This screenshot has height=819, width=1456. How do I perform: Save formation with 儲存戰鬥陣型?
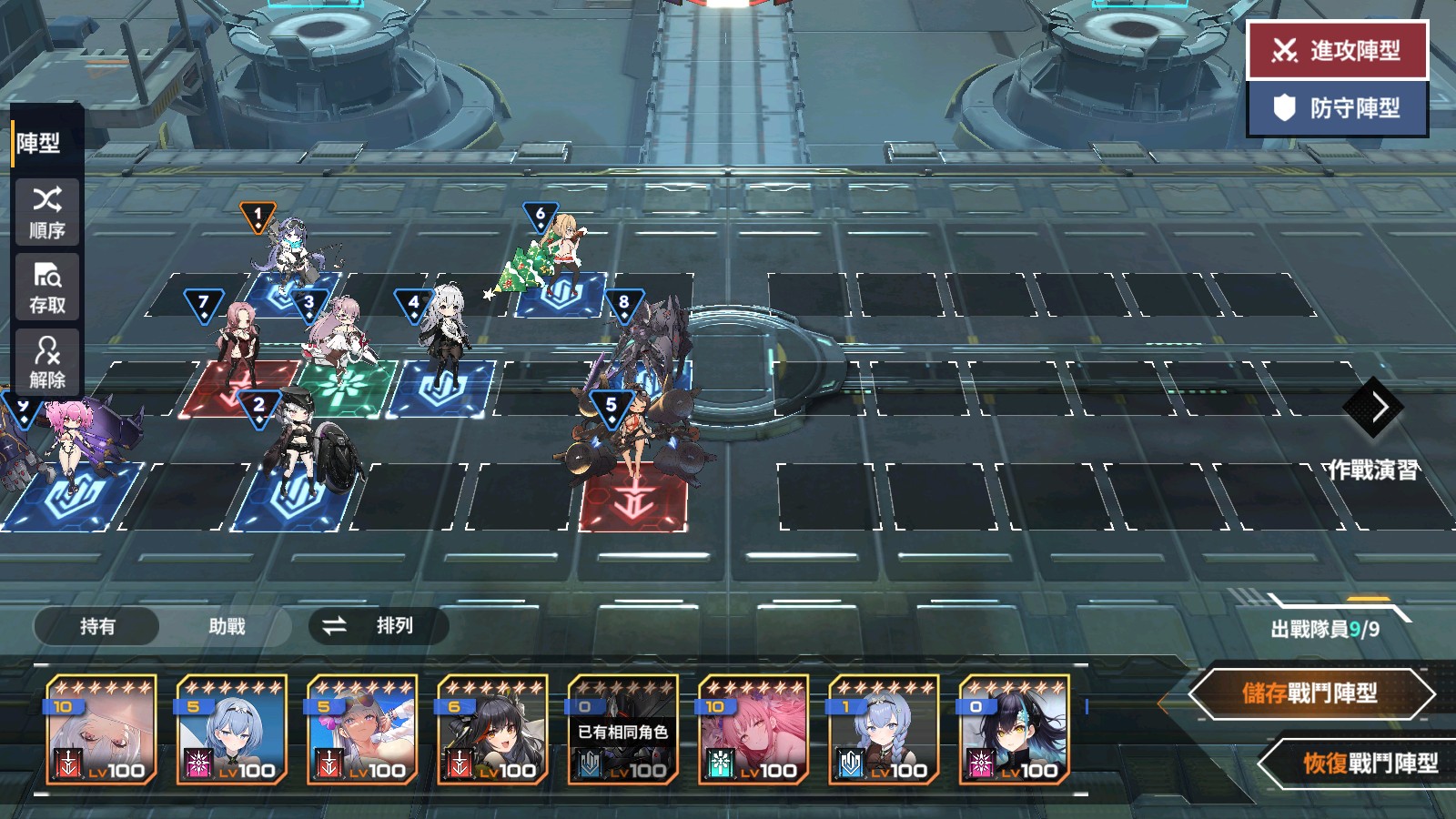(1310, 694)
